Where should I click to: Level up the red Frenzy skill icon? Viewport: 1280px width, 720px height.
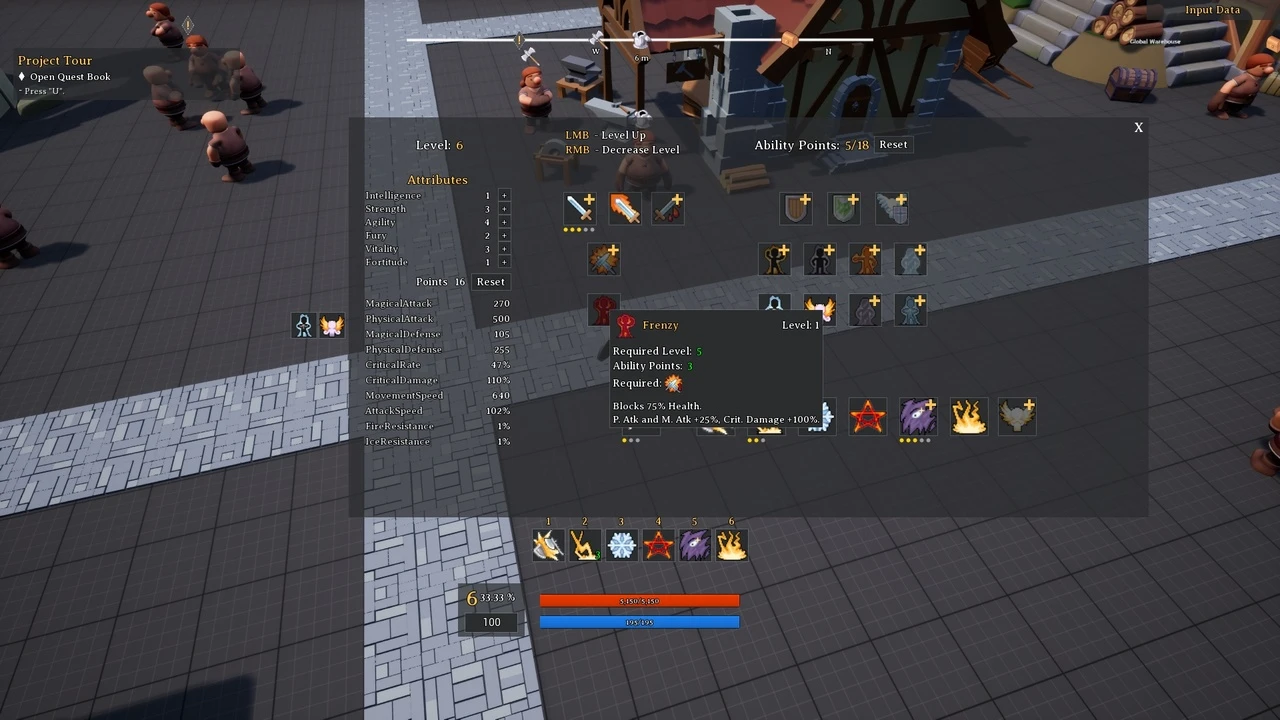(603, 307)
